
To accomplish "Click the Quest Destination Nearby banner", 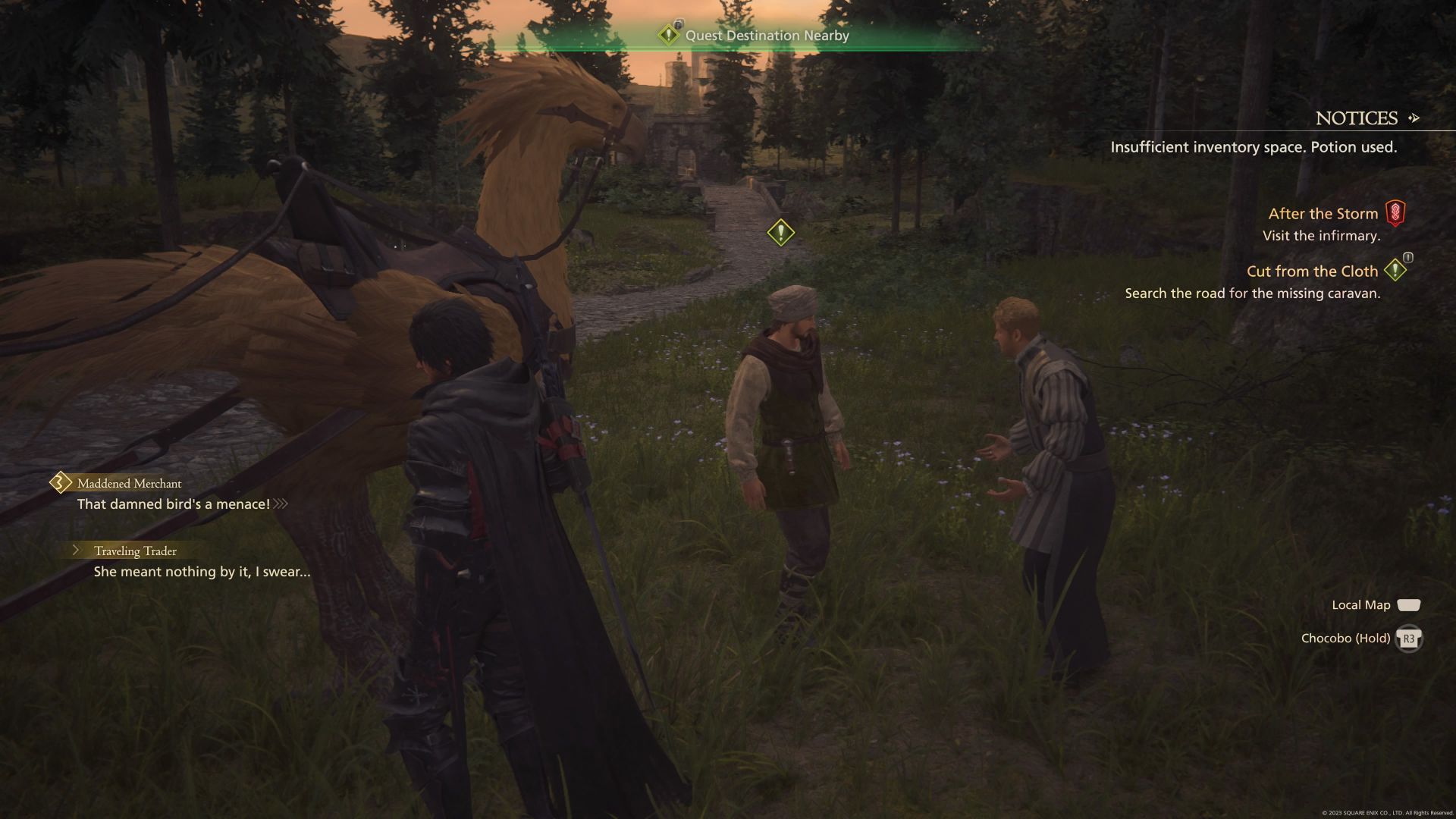I will pyautogui.click(x=766, y=36).
